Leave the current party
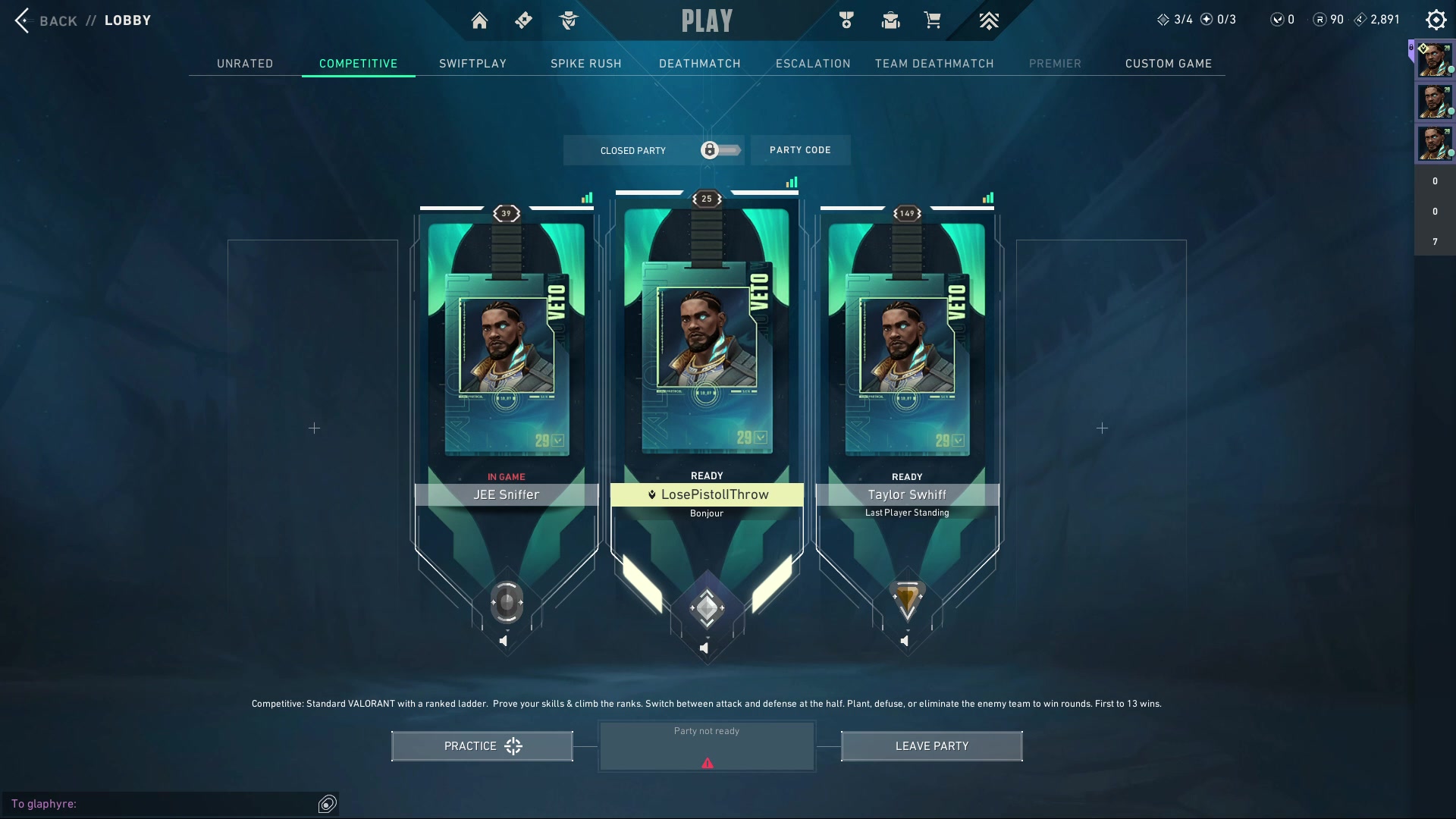The height and width of the screenshot is (819, 1456). coord(931,746)
